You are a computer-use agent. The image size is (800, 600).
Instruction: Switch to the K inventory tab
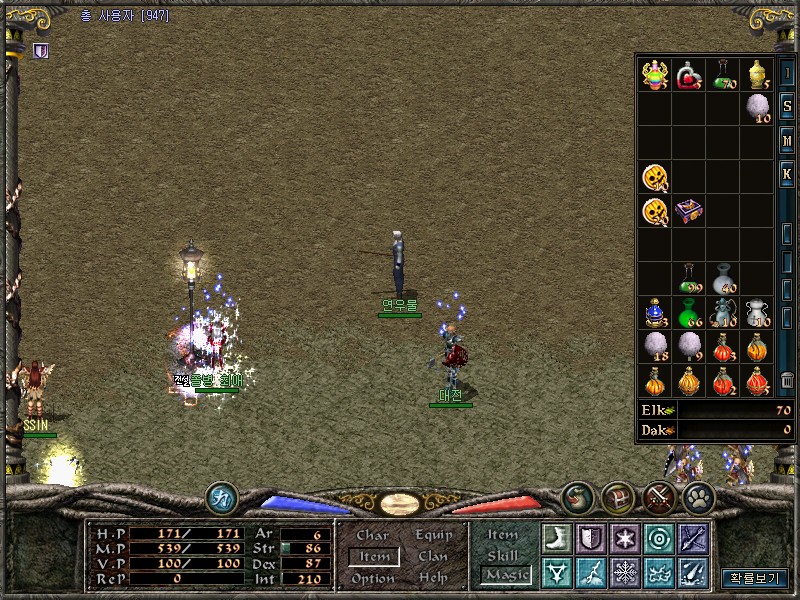tap(787, 174)
